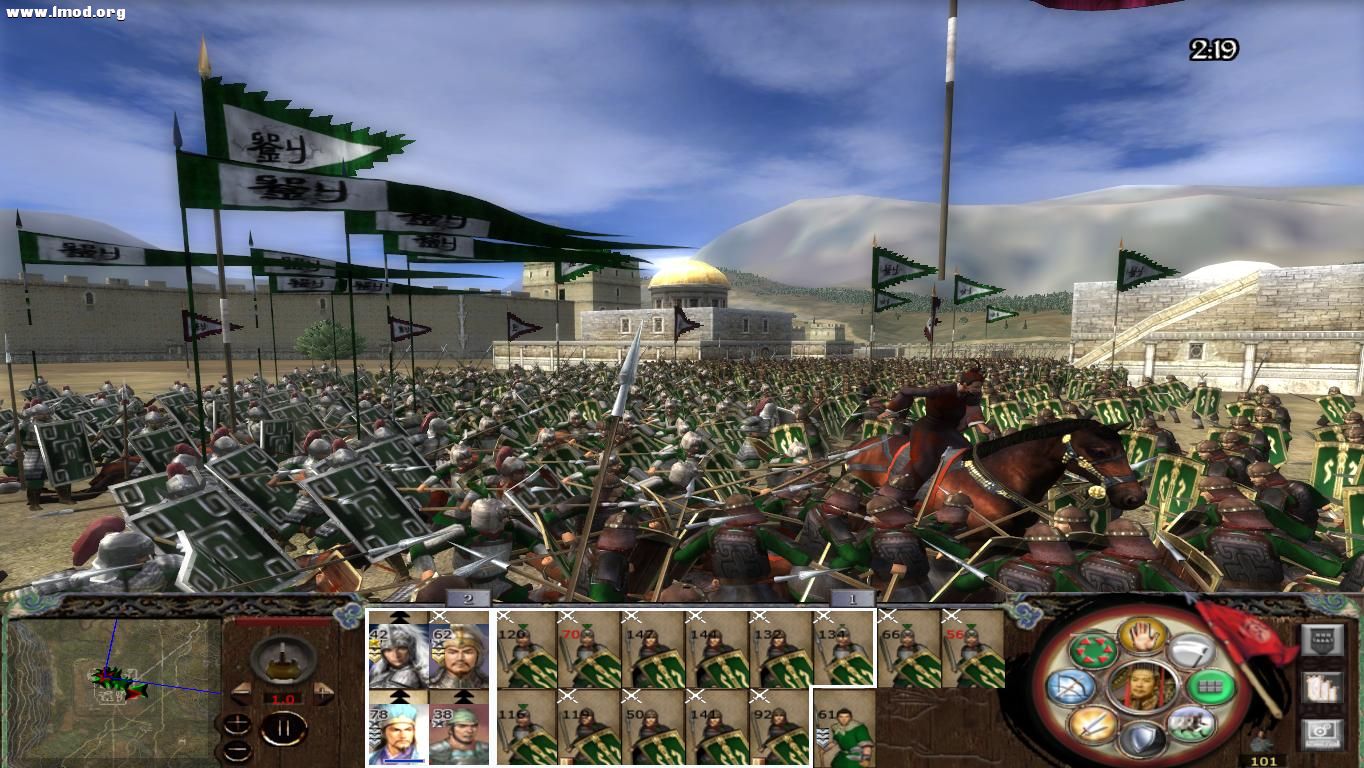
Task: Zoom in the minimap with the plus button
Action: point(238,723)
